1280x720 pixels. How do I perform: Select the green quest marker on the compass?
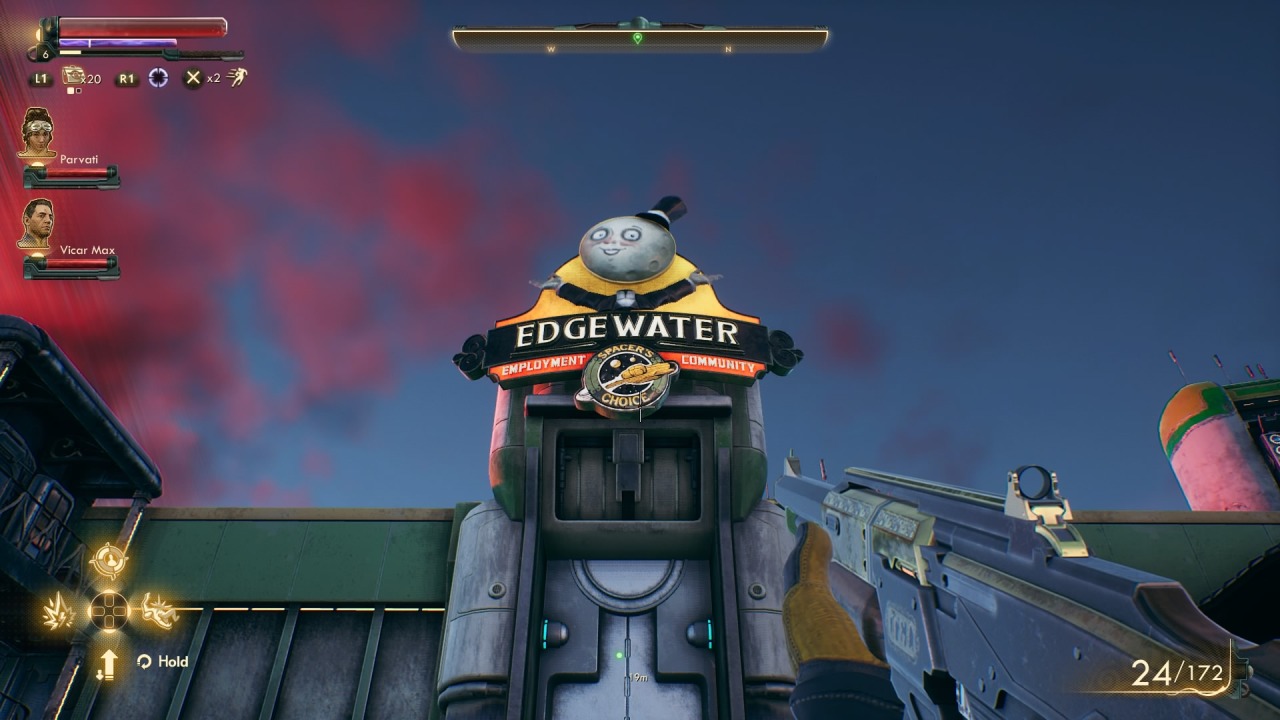click(x=638, y=38)
